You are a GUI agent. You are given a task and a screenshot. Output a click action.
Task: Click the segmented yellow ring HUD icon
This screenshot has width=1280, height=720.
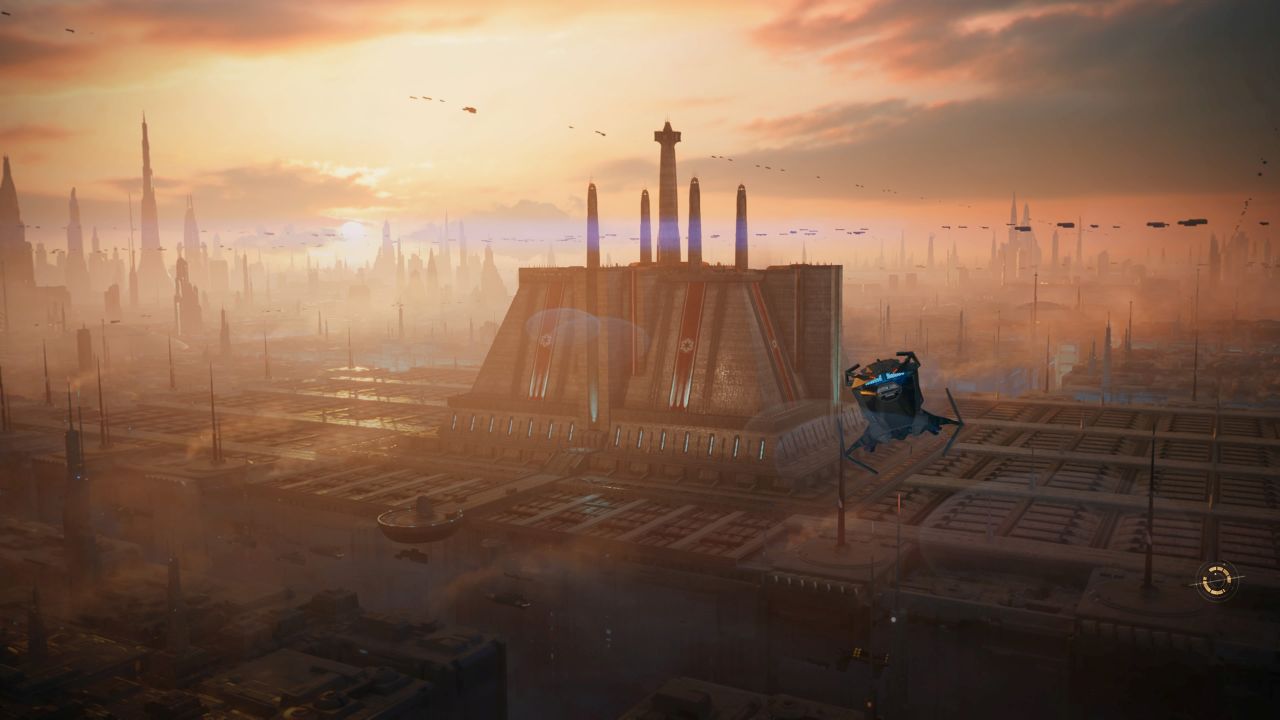(1217, 580)
